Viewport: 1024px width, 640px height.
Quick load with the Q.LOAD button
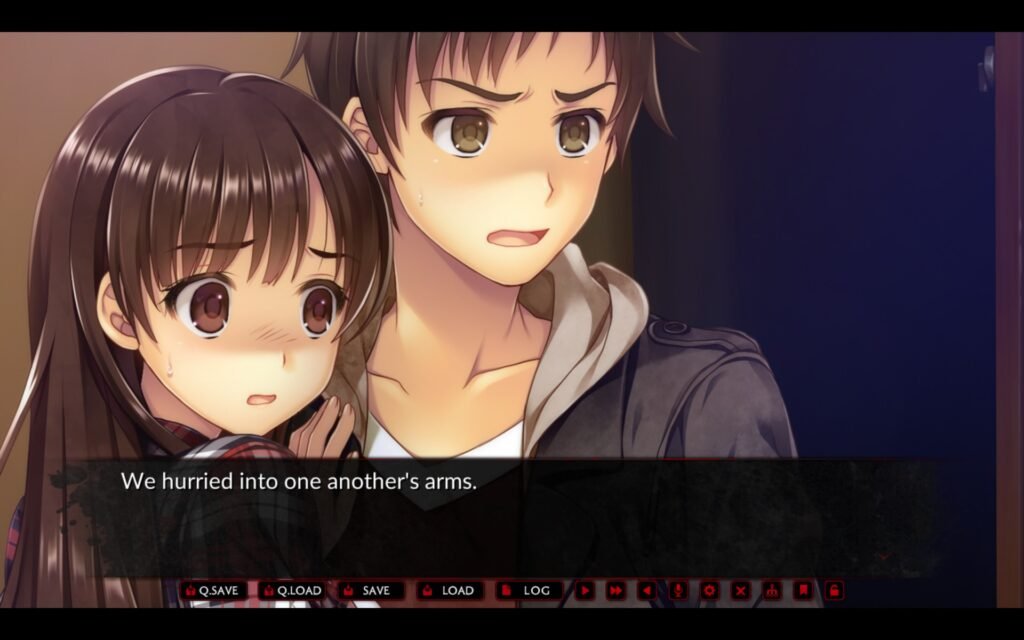tap(292, 591)
